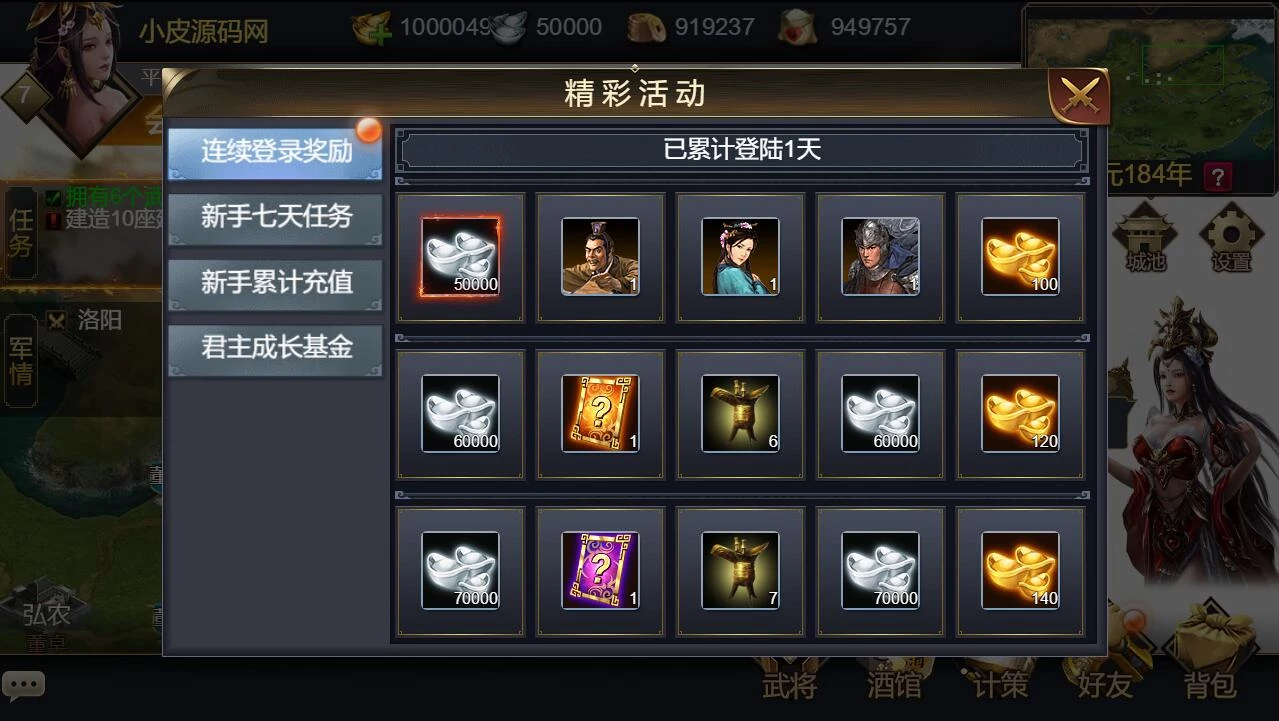Viewport: 1279px width, 721px height.
Task: Pick the 140 gold ingot reward
Action: [1020, 571]
